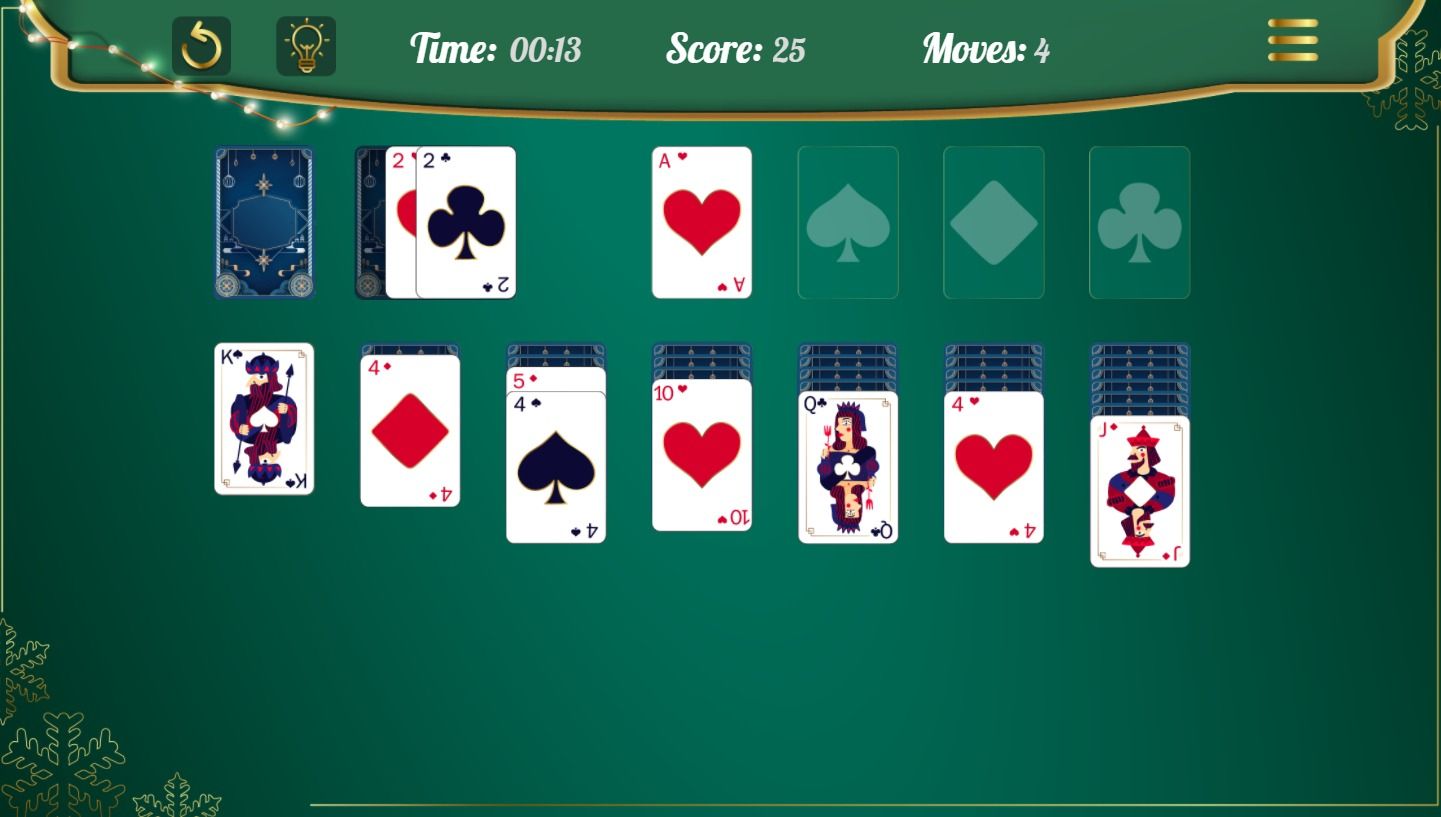The image size is (1441, 817).
Task: Click the empty diamond foundation pile
Action: [x=993, y=221]
